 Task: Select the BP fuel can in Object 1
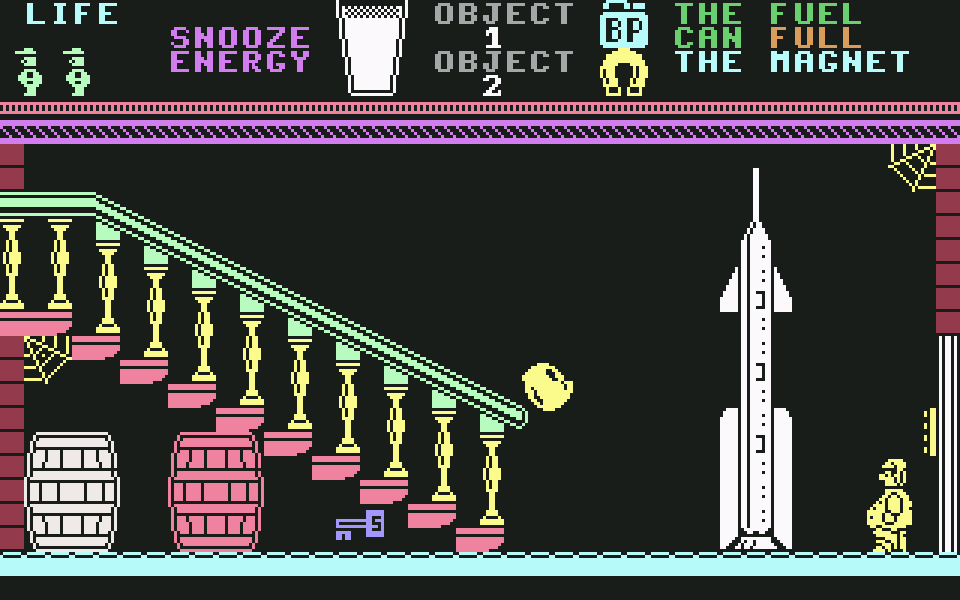point(624,25)
